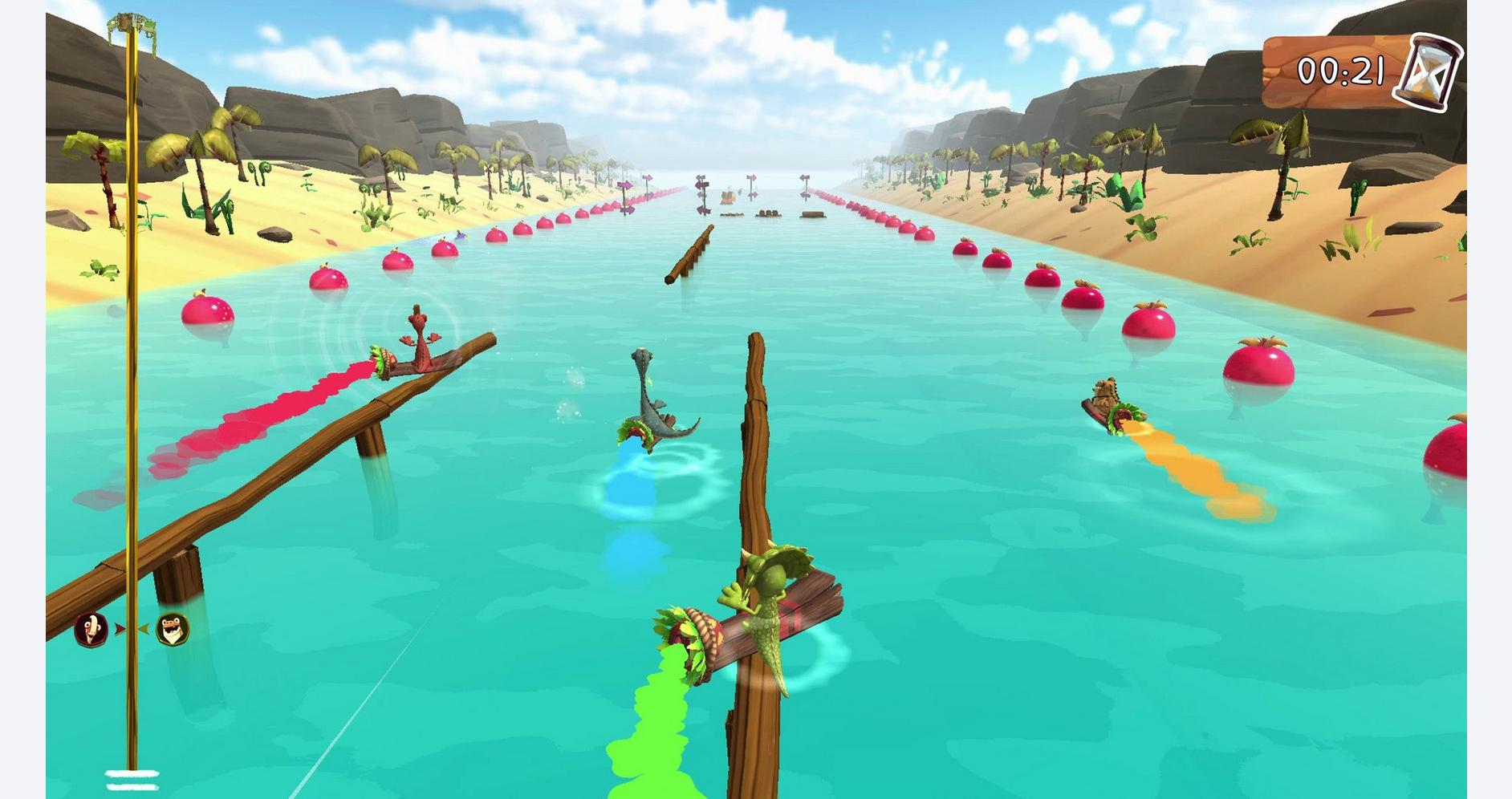This screenshot has width=1512, height=799.
Task: Click the red long-nosed racer portrait
Action: click(91, 630)
